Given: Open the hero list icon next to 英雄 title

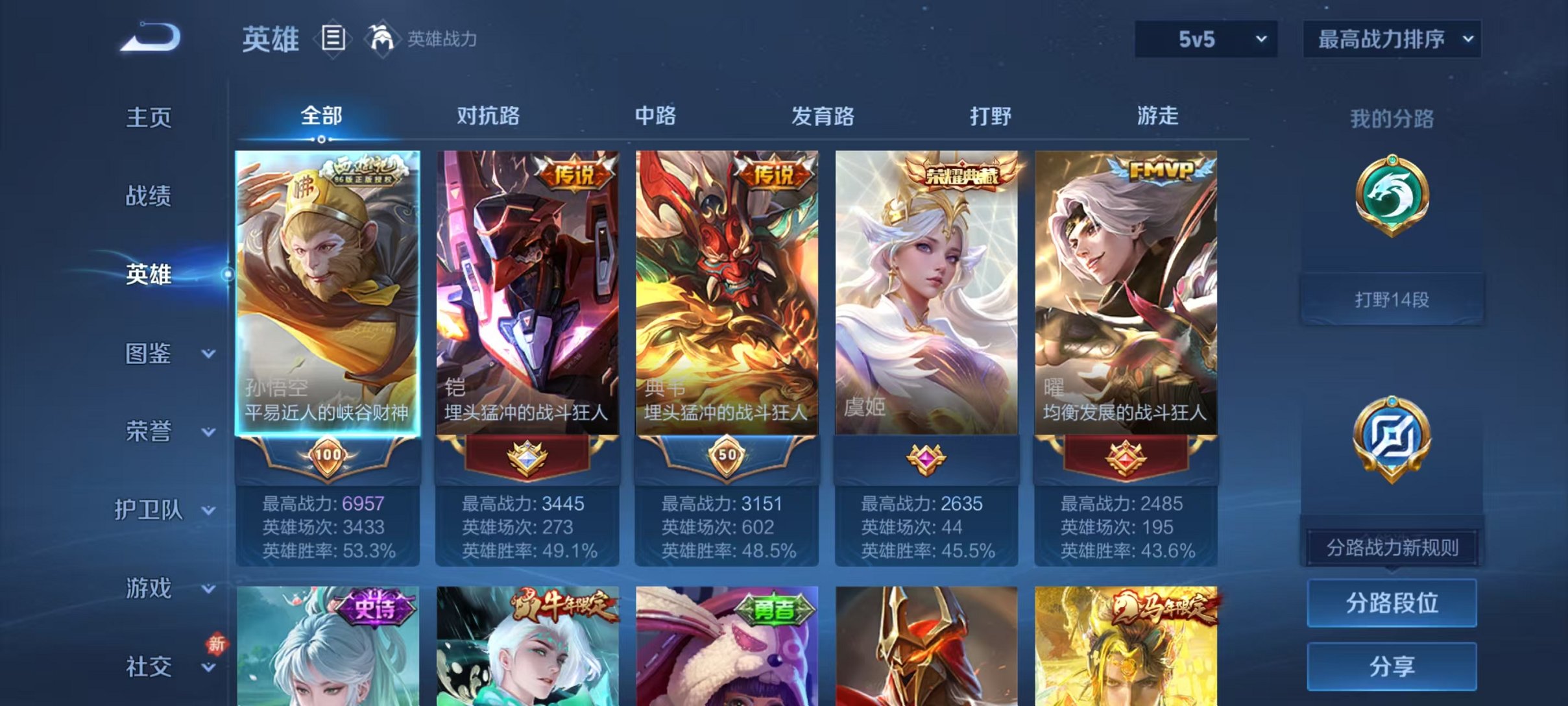Looking at the screenshot, I should 332,39.
